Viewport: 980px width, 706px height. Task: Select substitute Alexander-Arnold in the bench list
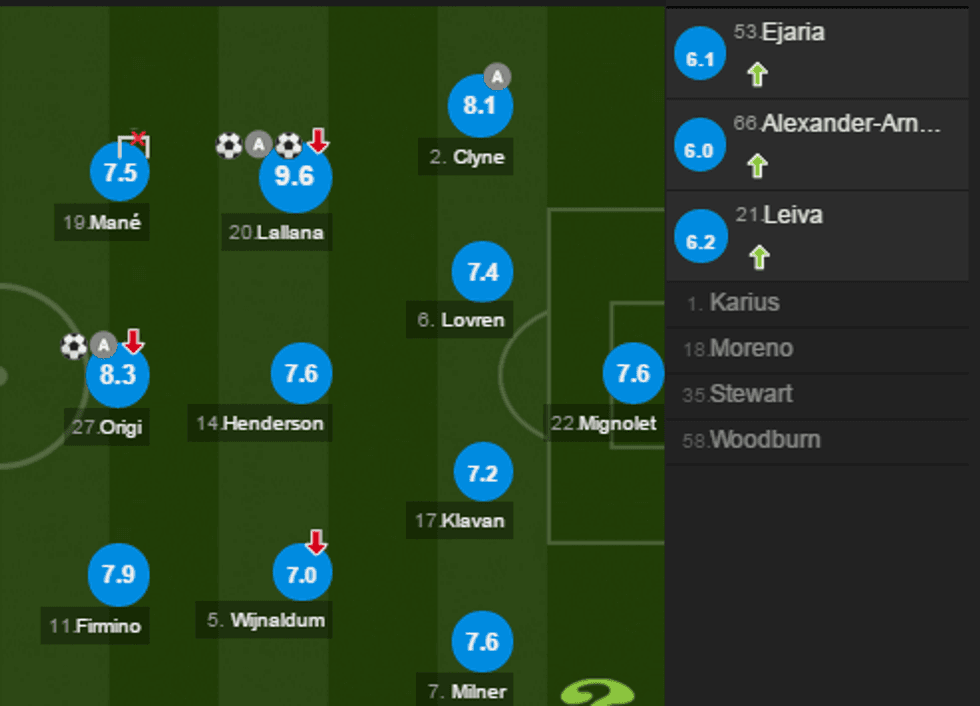coord(822,143)
